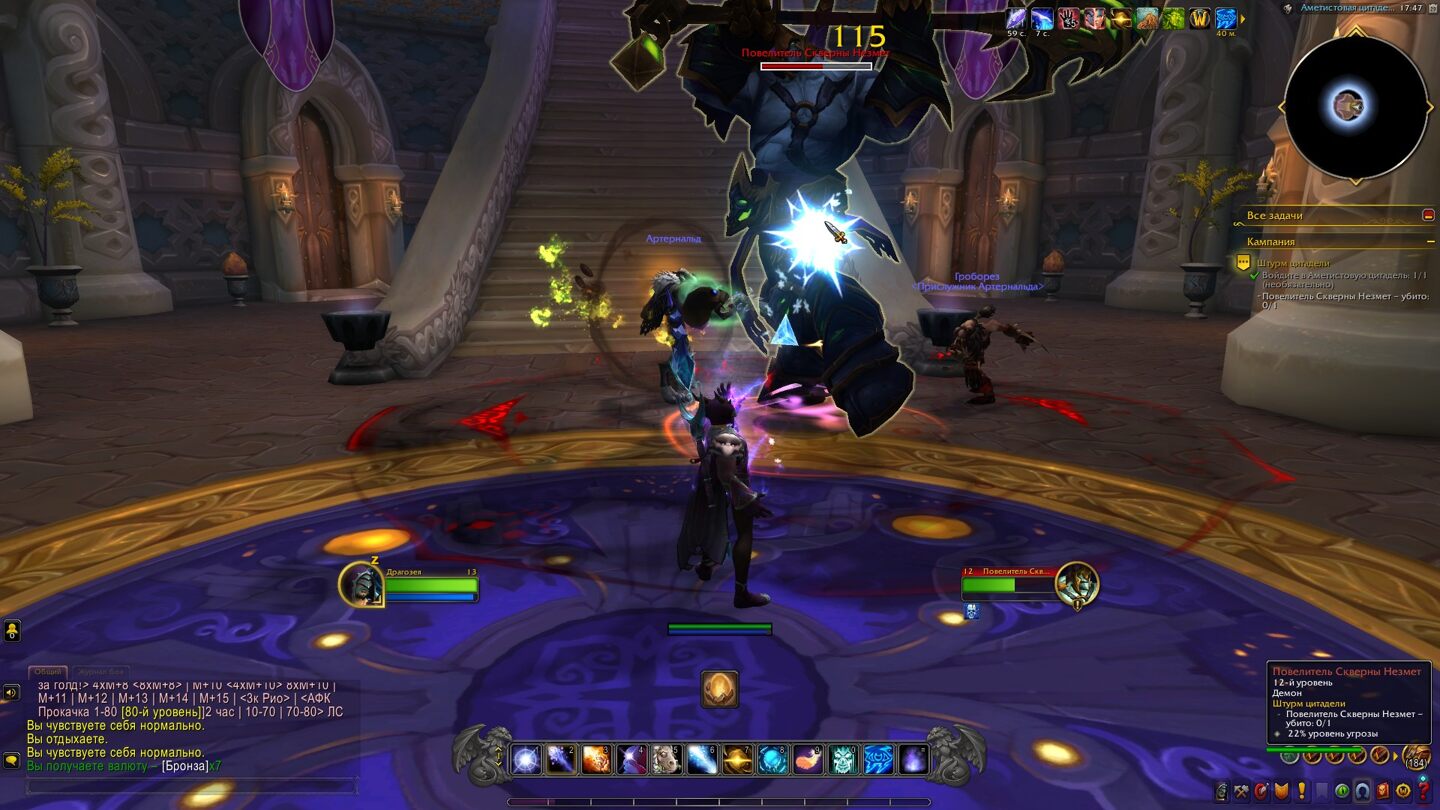
Task: Open the red question mark help menu
Action: coord(1424,792)
